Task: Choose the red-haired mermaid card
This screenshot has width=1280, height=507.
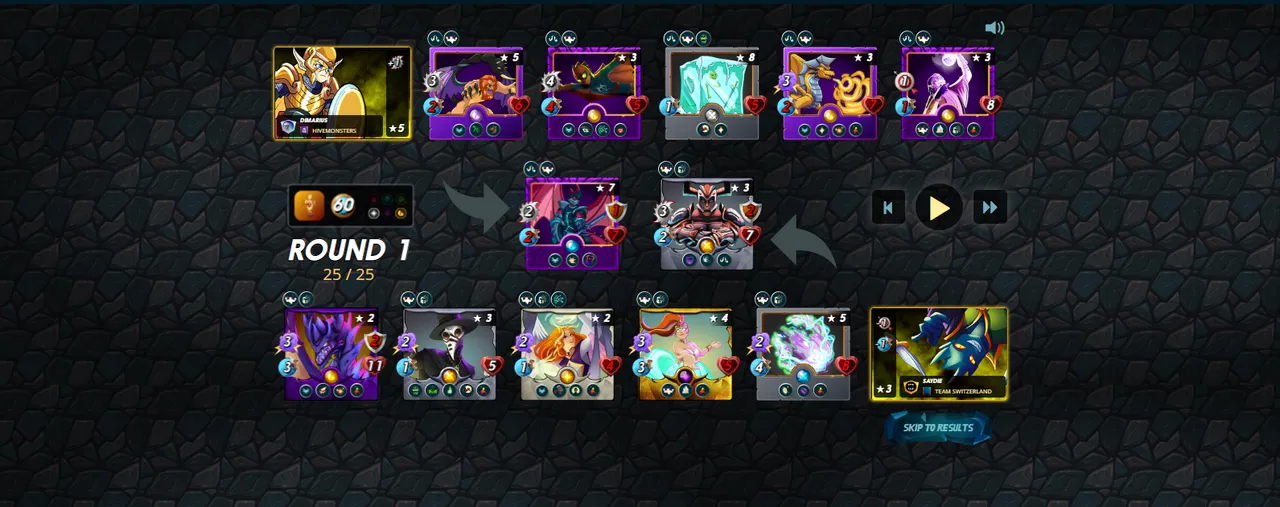Action: point(685,354)
